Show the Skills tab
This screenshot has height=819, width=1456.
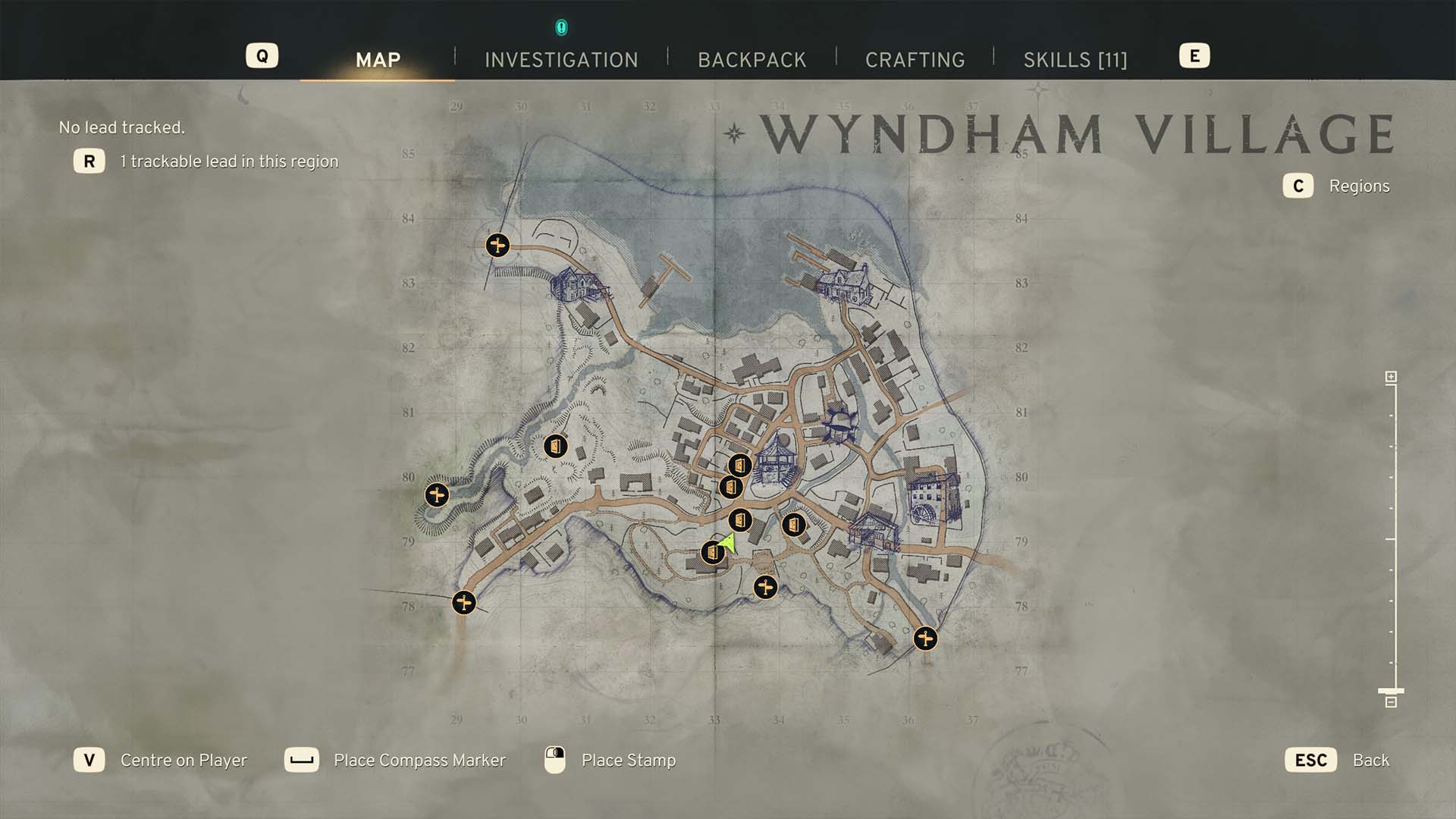point(1075,60)
